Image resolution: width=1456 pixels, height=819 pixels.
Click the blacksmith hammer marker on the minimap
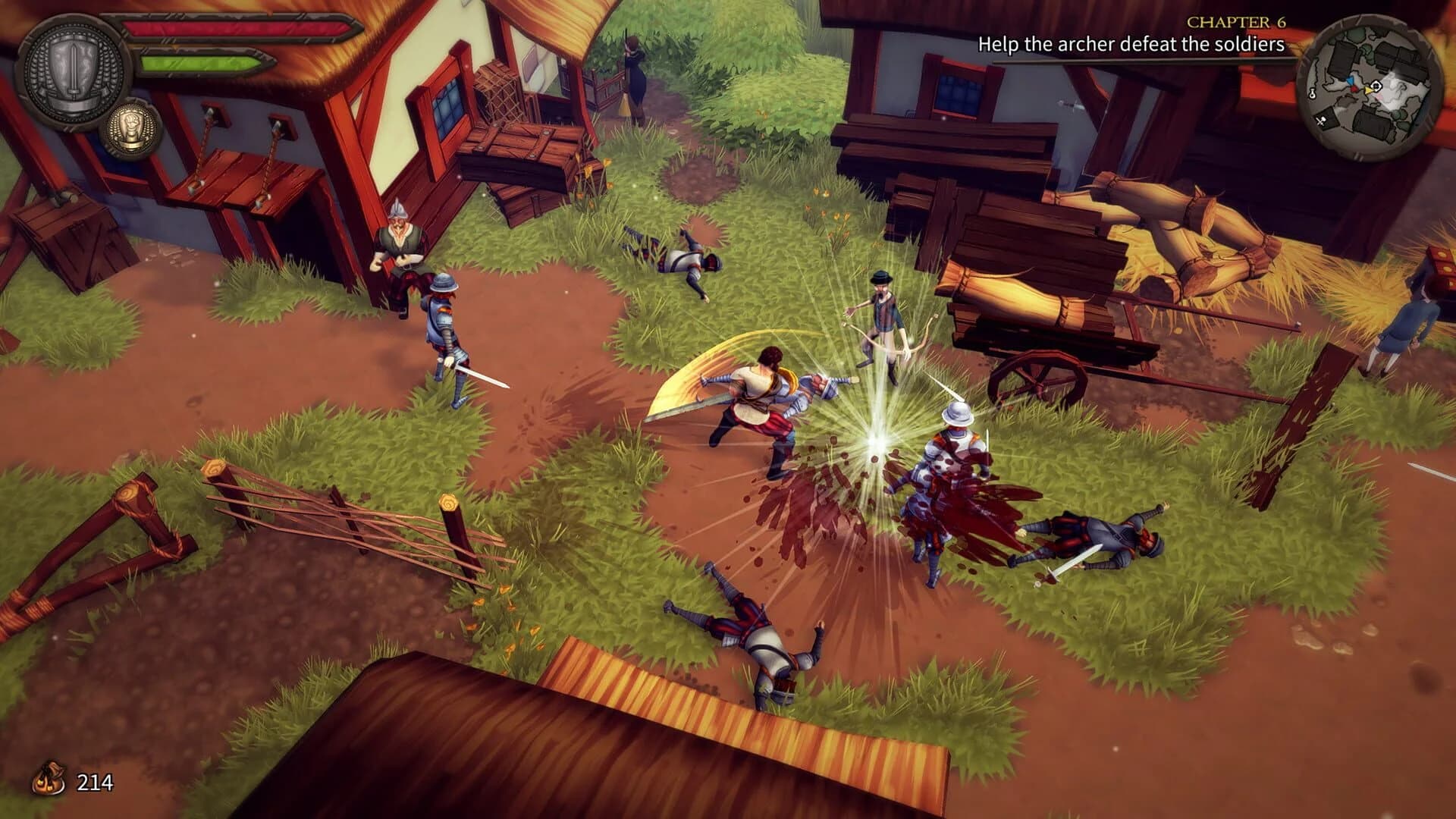pos(1321,120)
